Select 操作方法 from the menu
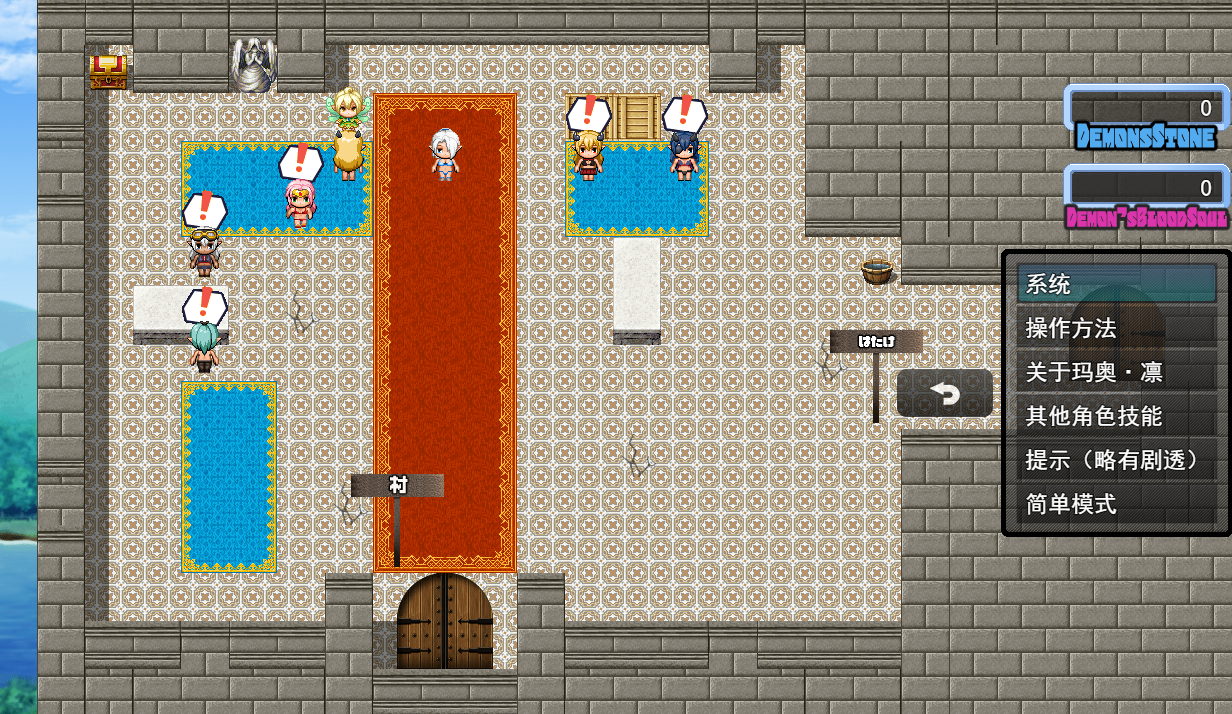 (1116, 329)
